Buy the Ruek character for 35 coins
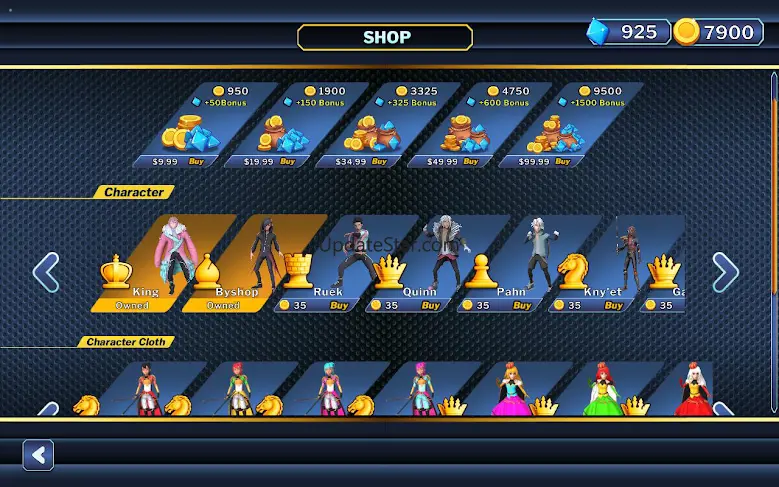Image resolution: width=779 pixels, height=487 pixels. pyautogui.click(x=340, y=305)
